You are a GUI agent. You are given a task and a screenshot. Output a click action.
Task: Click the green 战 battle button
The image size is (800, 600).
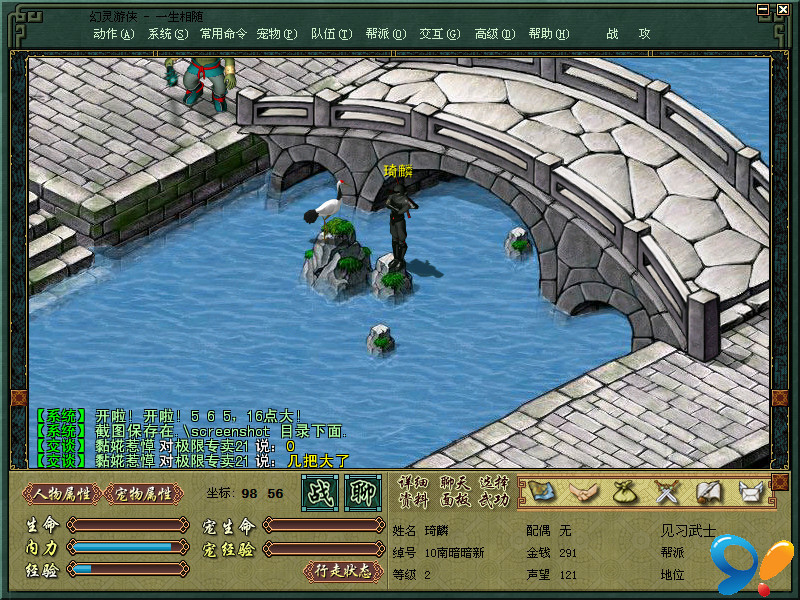[319, 493]
